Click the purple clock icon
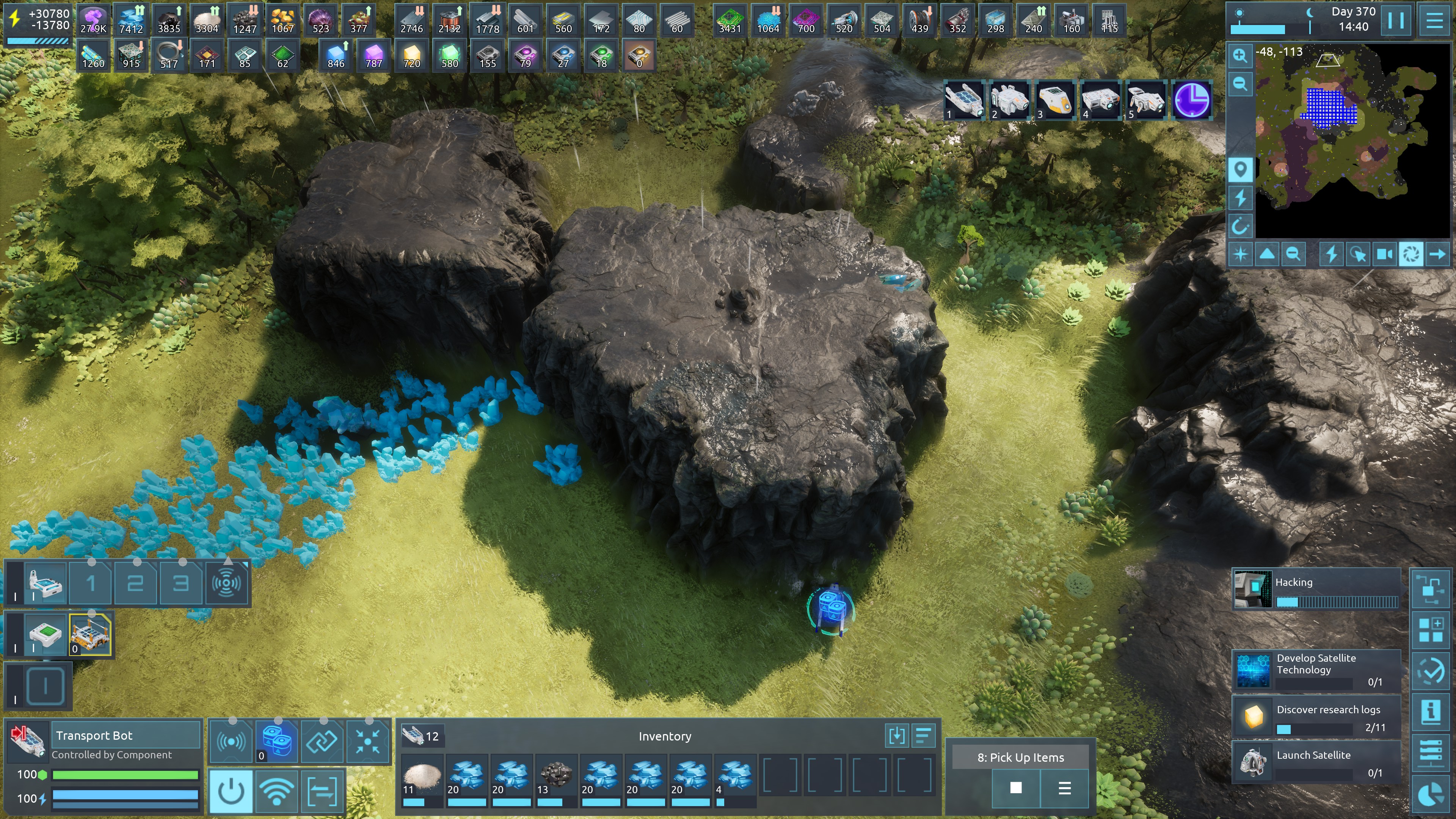 [x=1192, y=100]
